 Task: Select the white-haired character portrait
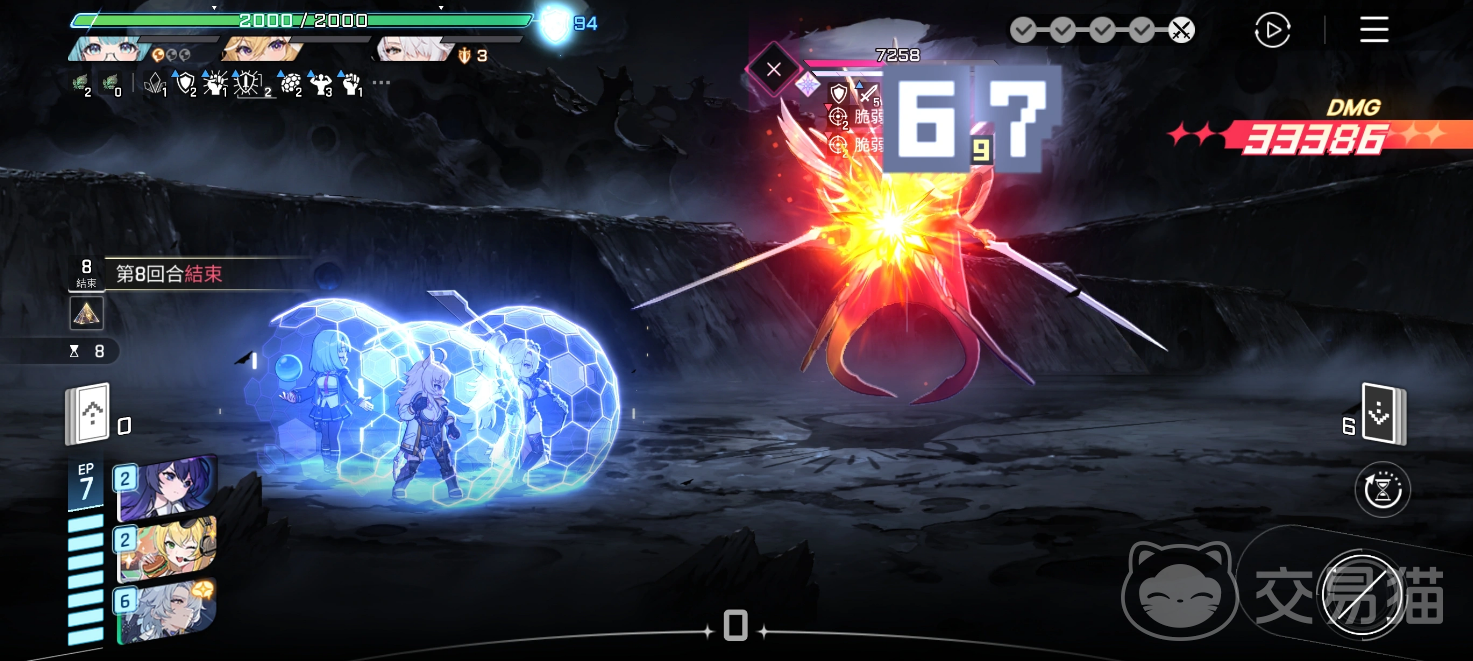point(408,49)
